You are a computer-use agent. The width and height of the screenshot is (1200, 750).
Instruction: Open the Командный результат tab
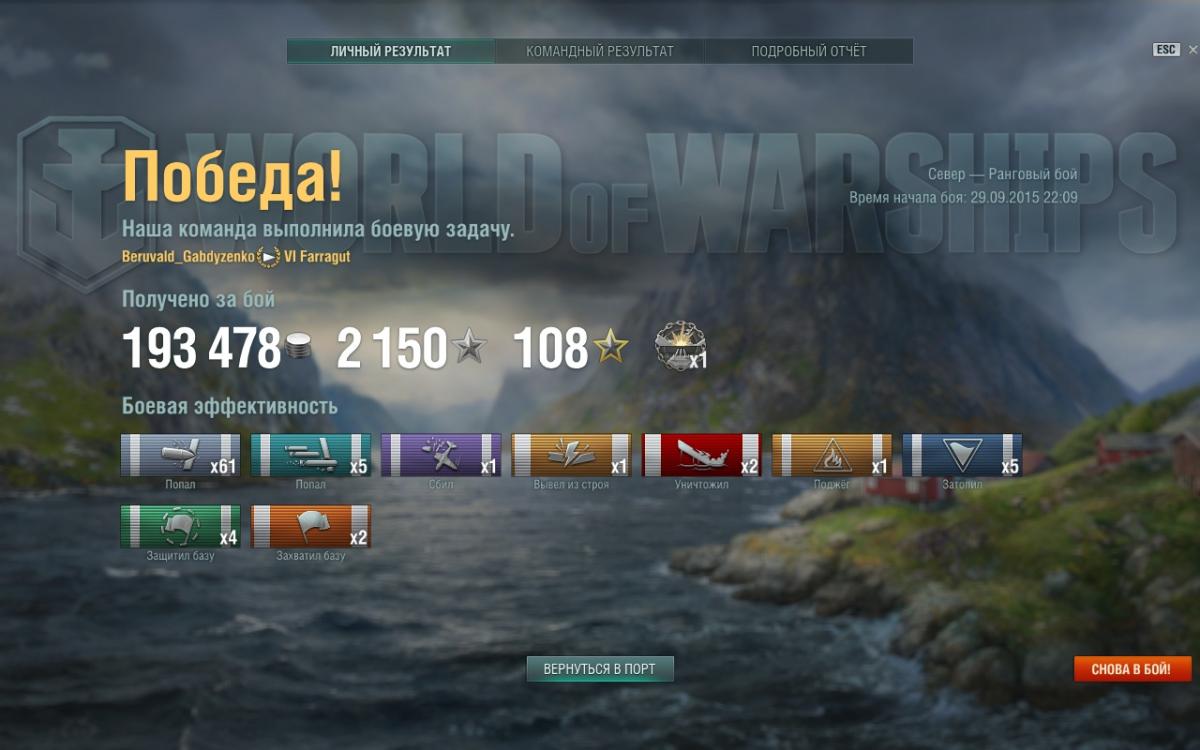(x=600, y=51)
